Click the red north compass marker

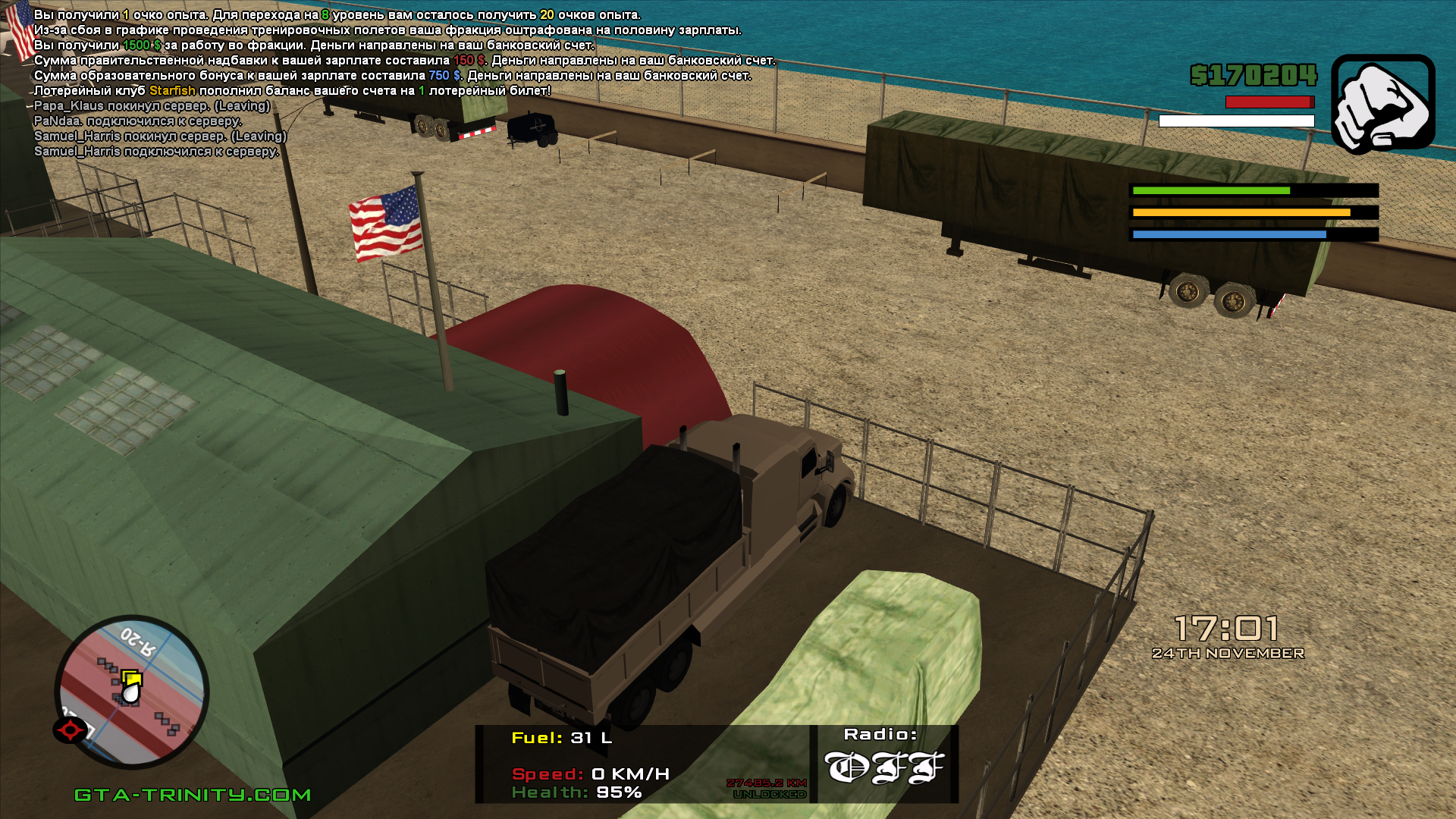(x=71, y=730)
